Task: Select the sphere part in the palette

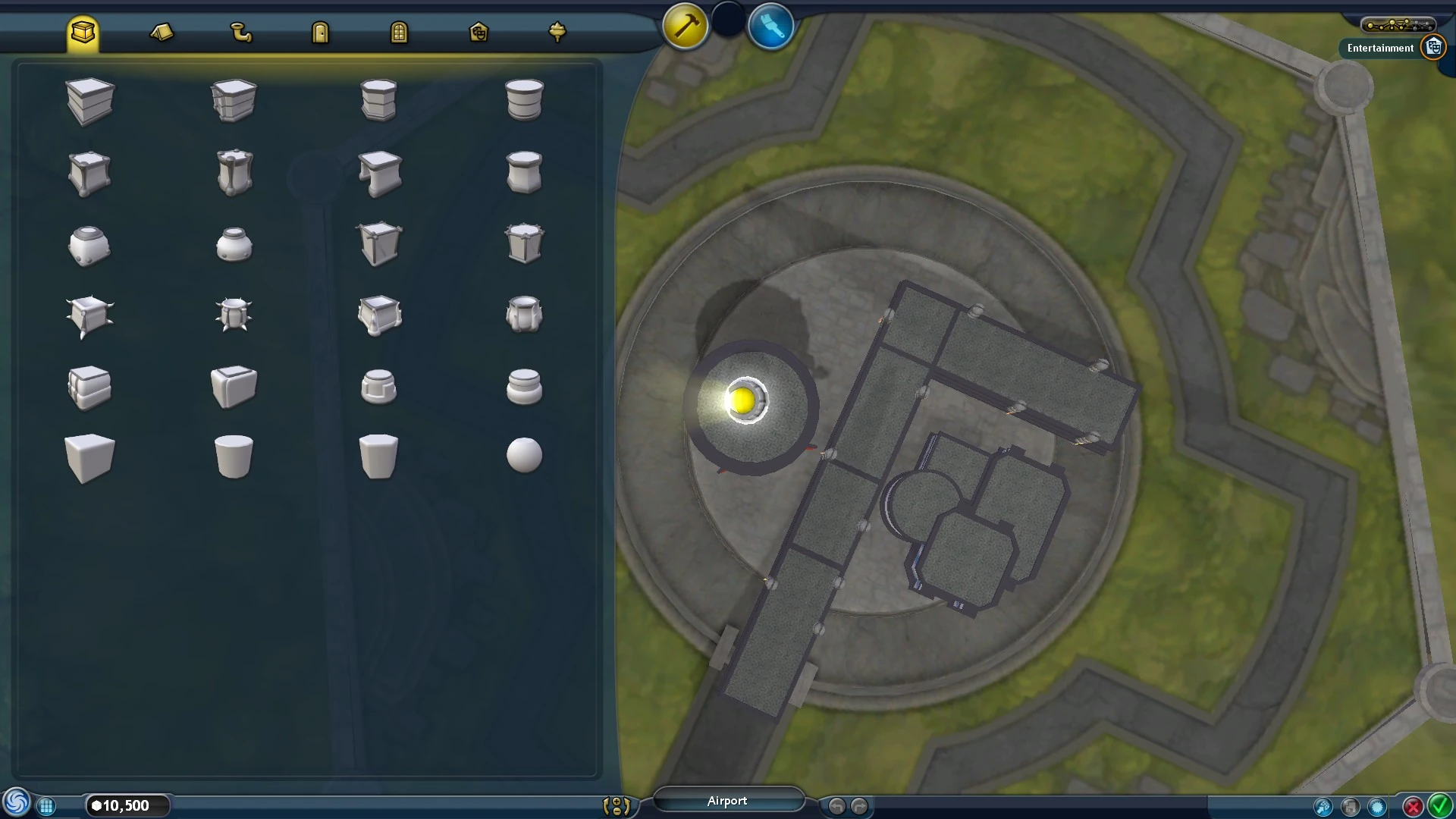Action: click(x=524, y=455)
